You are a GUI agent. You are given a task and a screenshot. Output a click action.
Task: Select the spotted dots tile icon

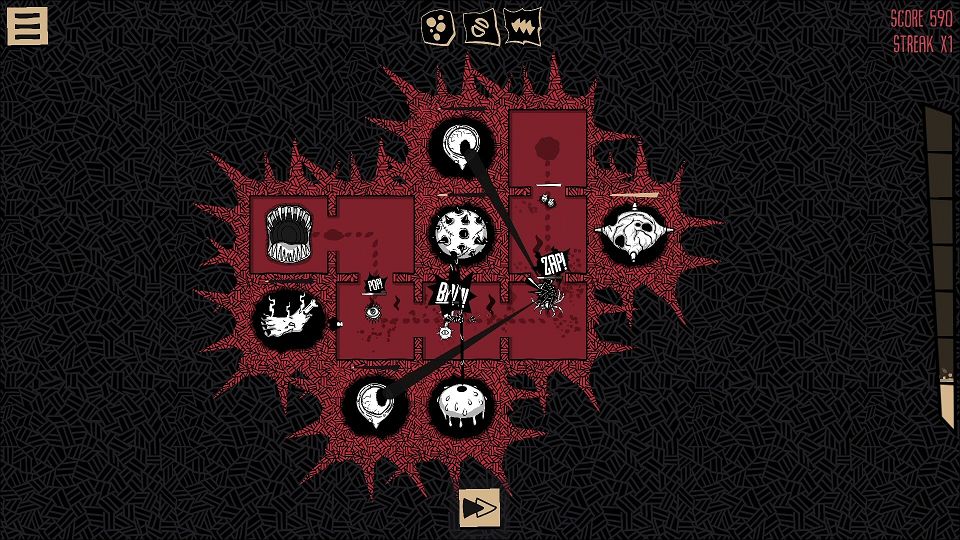[438, 25]
